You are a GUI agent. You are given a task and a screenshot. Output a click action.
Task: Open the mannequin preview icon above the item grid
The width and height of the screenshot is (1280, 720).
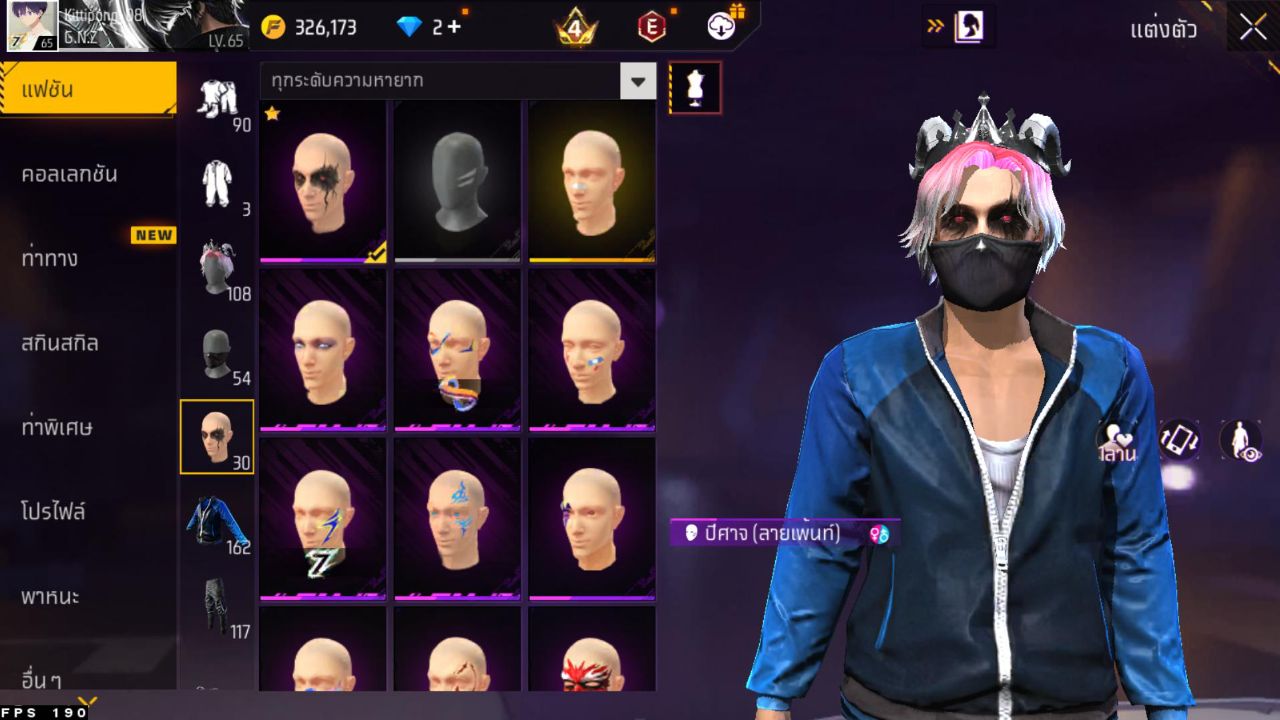(x=694, y=88)
